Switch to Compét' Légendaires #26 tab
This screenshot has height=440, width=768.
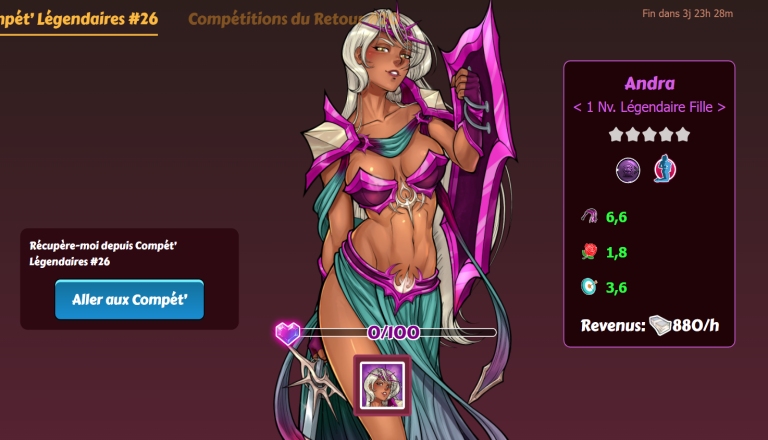click(x=78, y=19)
